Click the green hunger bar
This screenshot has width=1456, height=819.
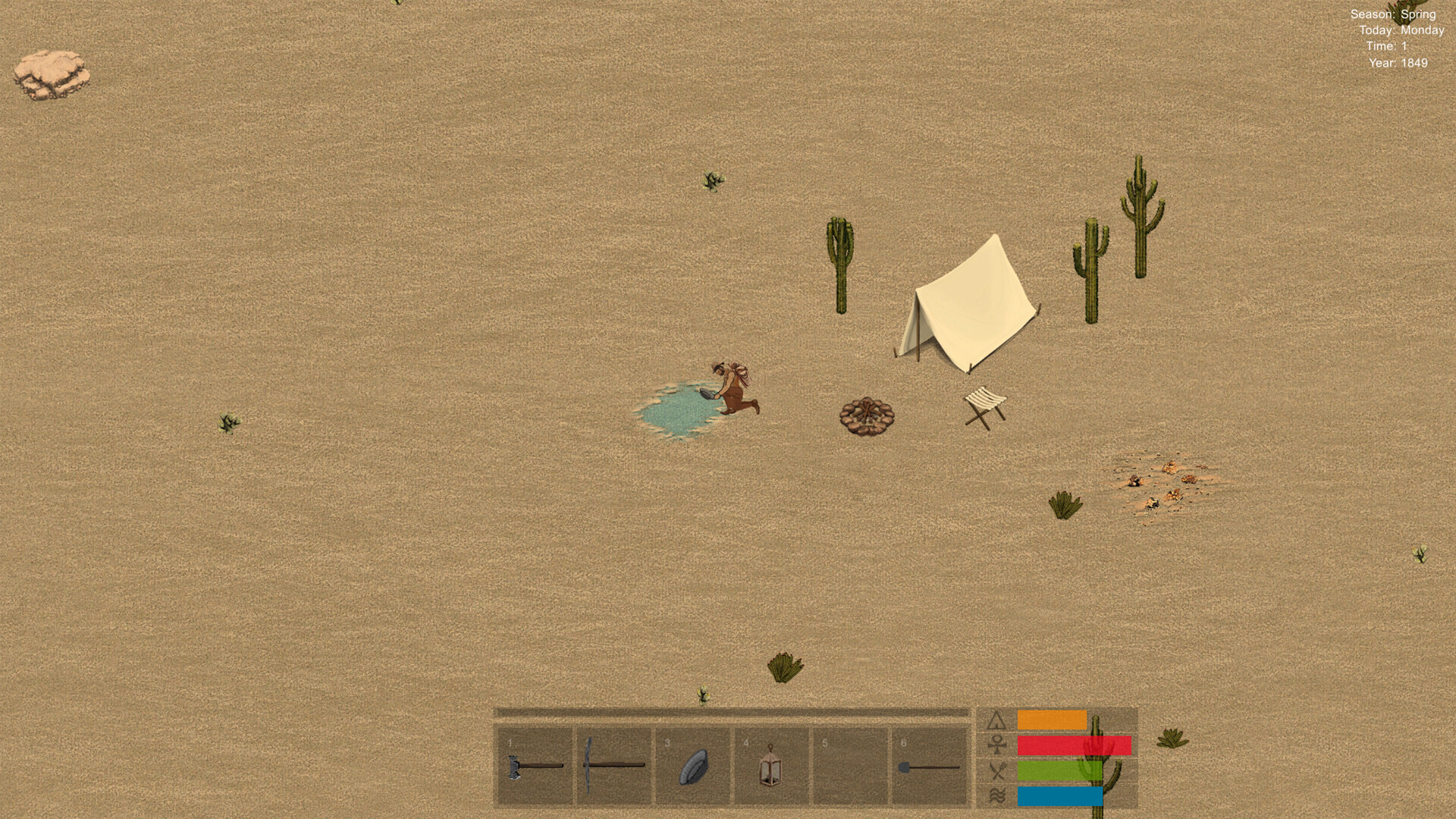[x=1062, y=770]
